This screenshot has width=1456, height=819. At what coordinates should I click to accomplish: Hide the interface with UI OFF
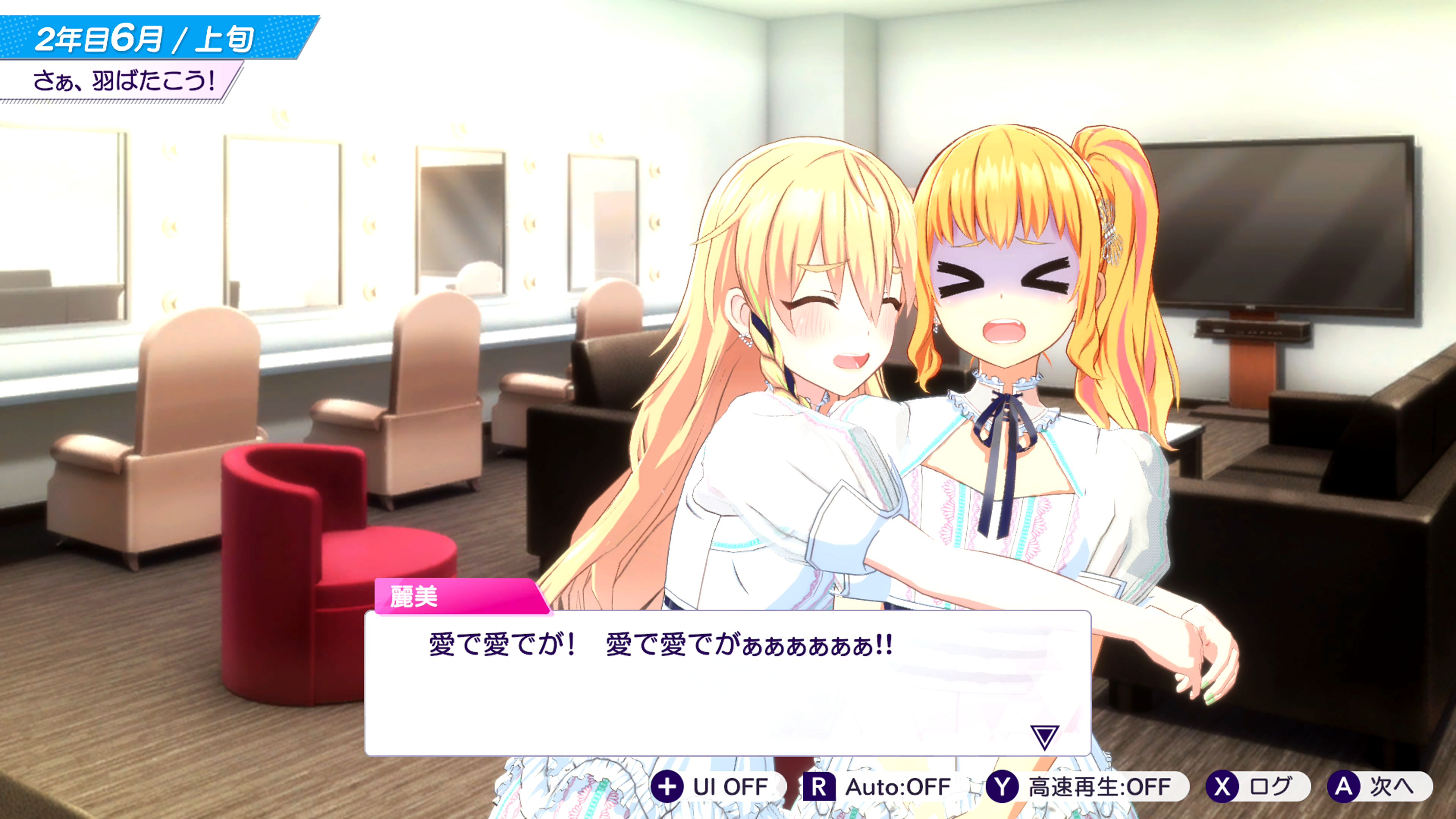(x=717, y=787)
